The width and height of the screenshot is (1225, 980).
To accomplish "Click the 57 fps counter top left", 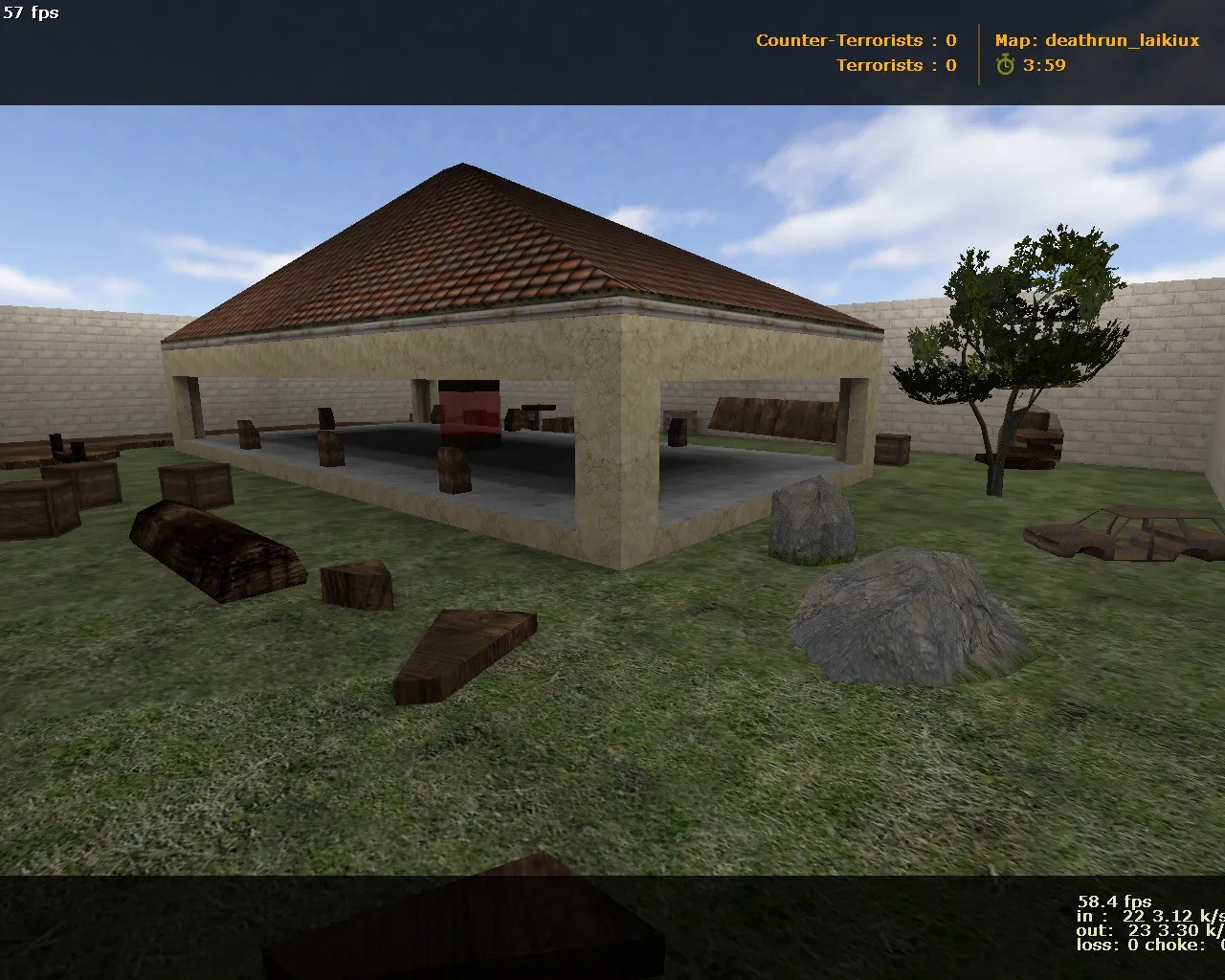I will coord(30,13).
